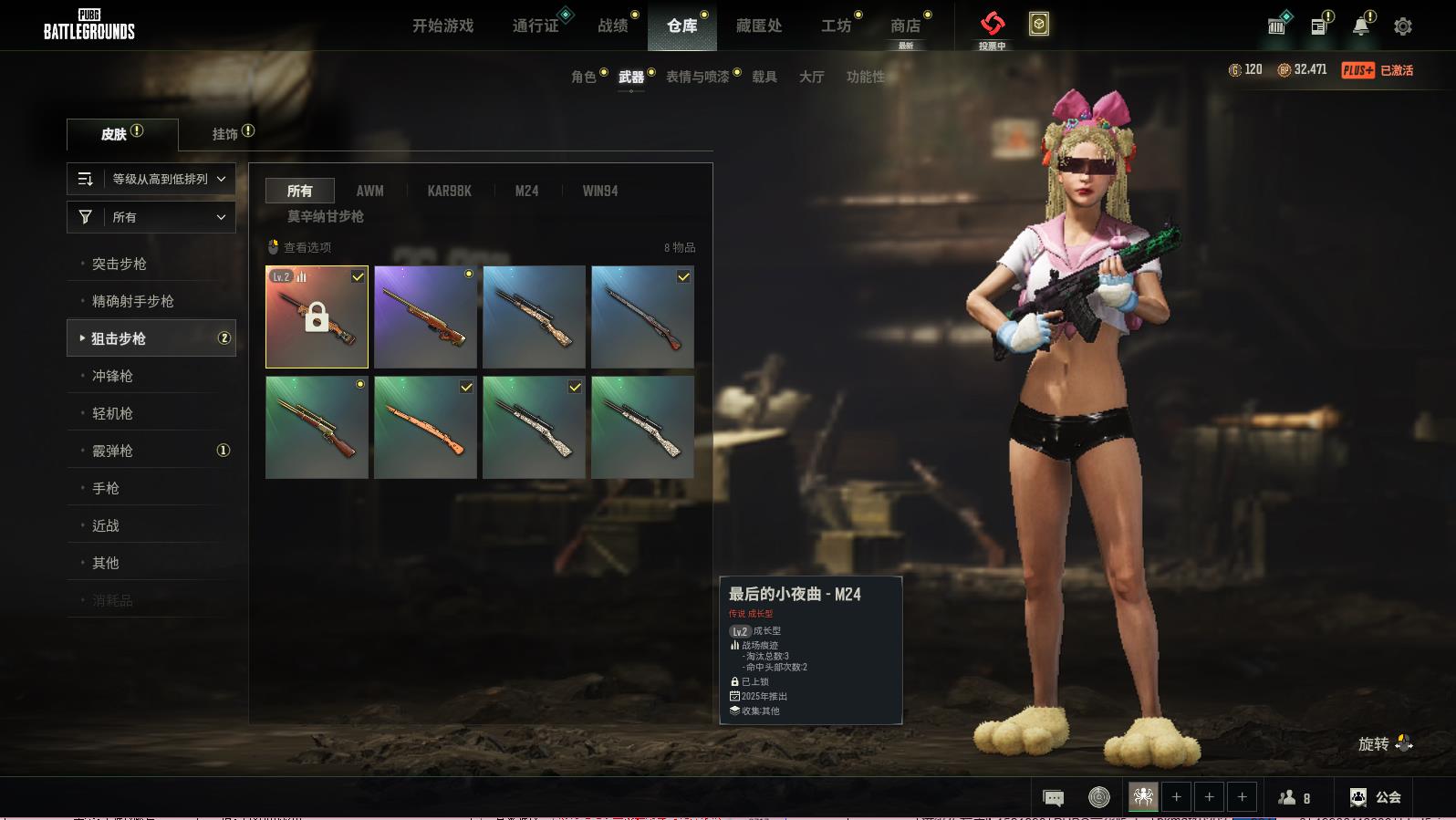The image size is (1456, 820).
Task: Open the 等级从高到低排列 sort dropdown
Action: 151,179
